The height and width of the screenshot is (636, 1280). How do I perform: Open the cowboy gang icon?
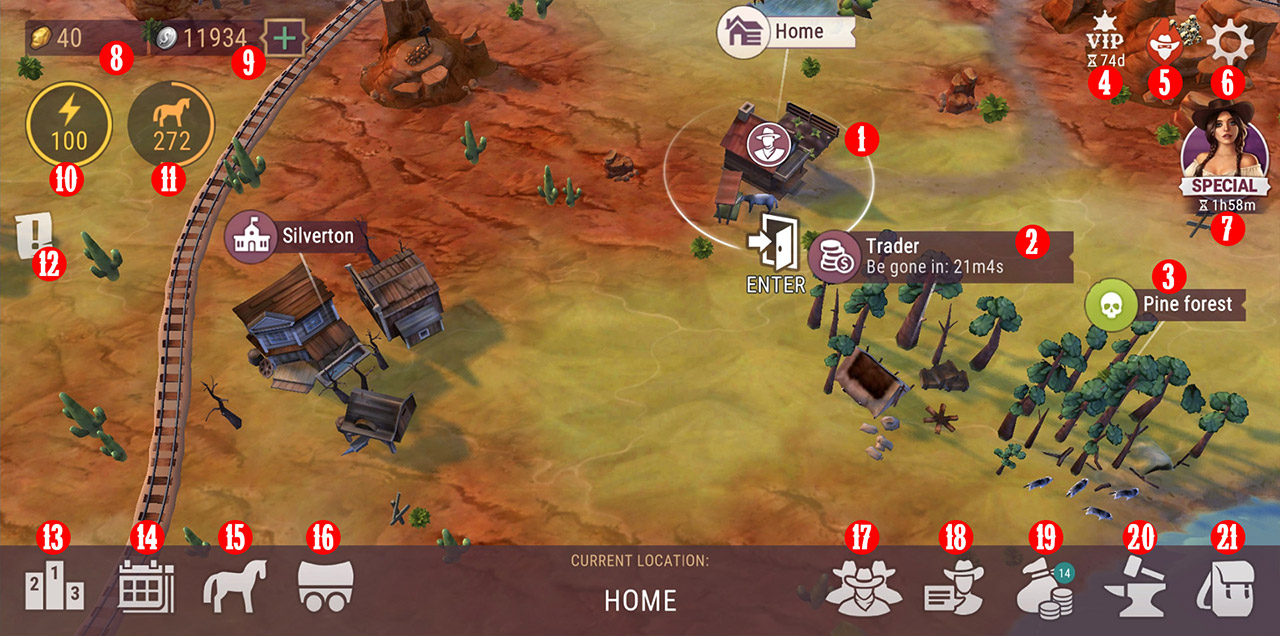pos(863,589)
